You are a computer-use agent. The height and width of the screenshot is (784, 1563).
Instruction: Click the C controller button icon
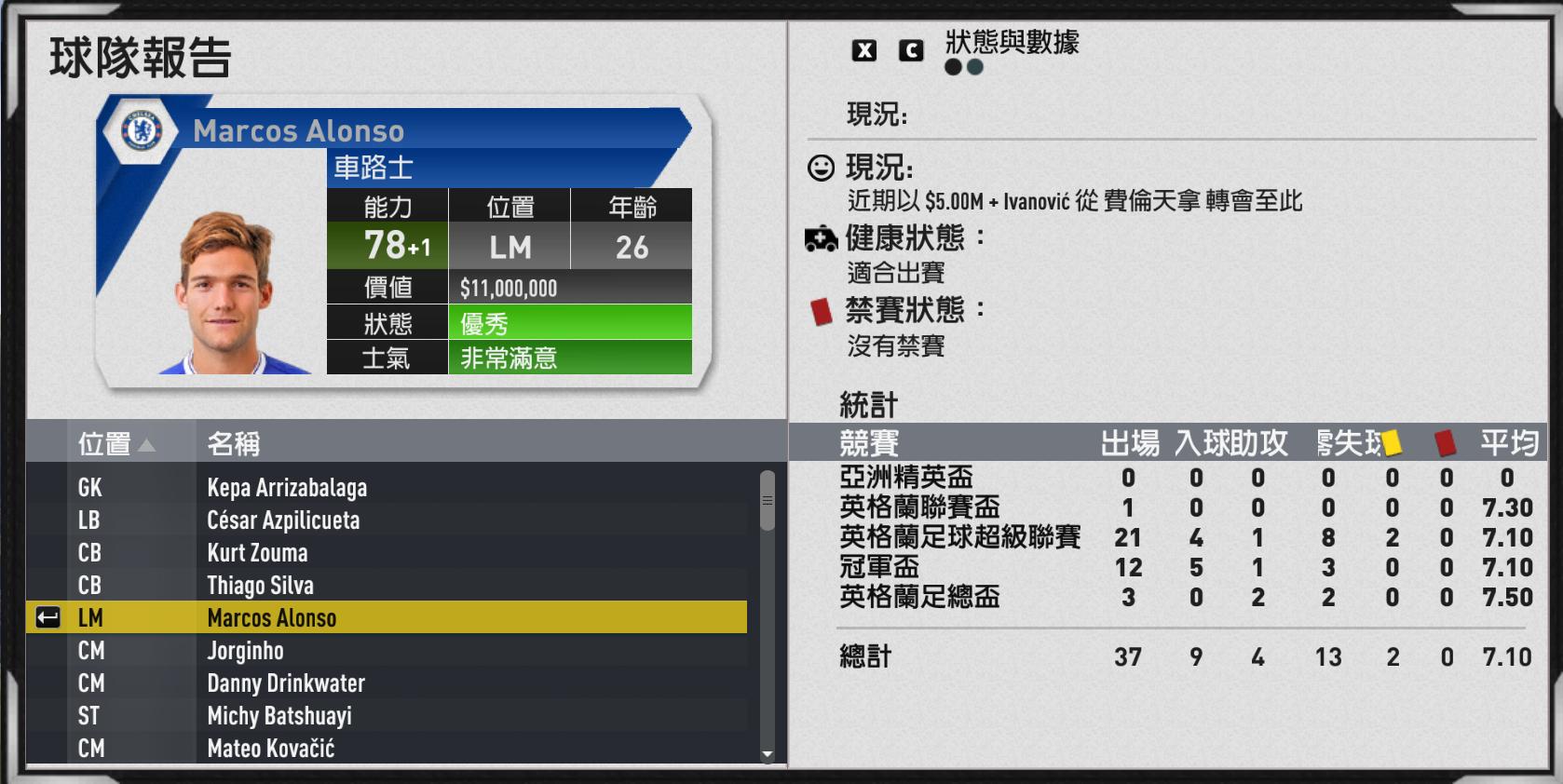point(910,51)
